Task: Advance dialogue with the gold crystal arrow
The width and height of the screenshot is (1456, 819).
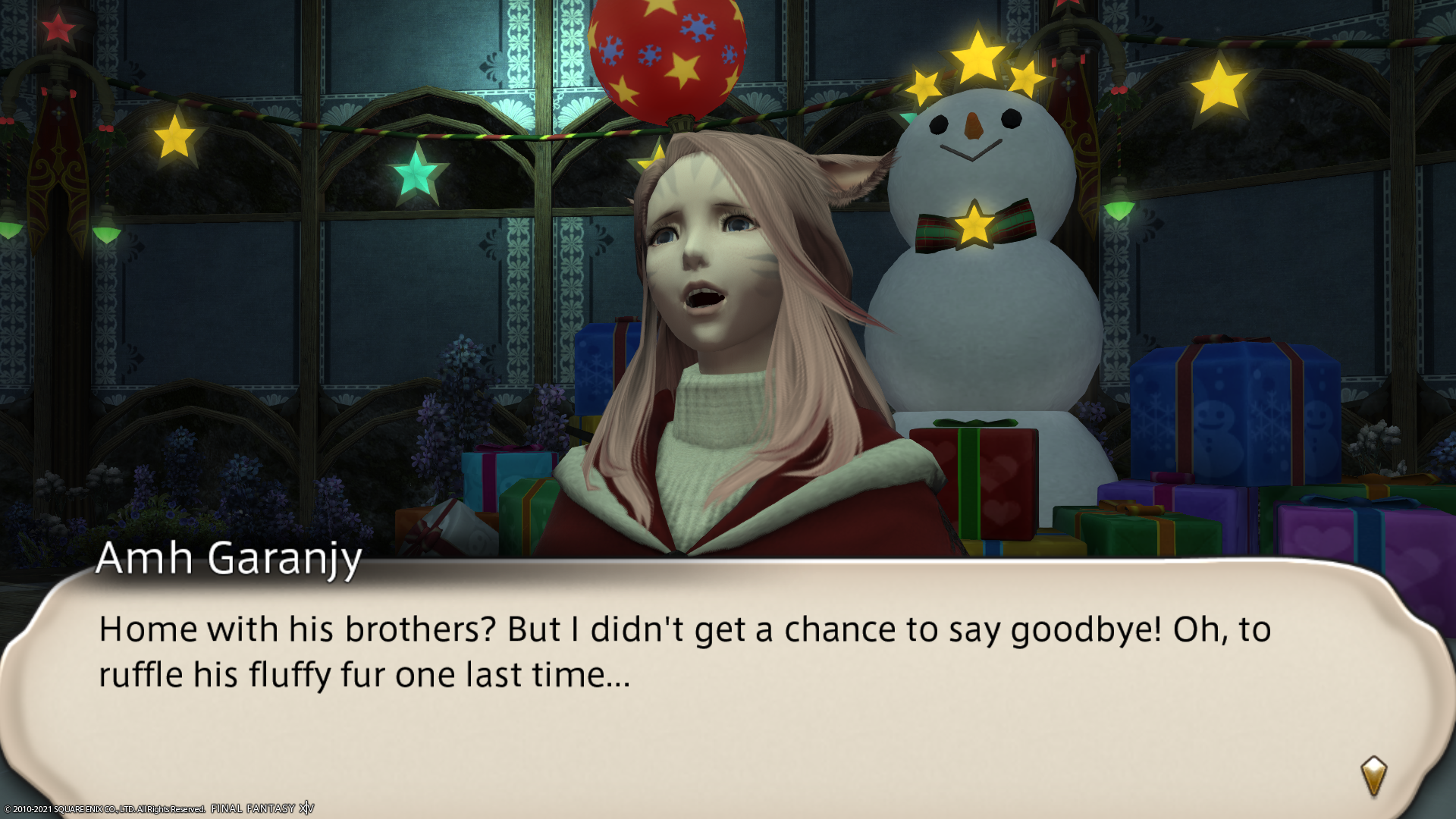Action: click(1373, 775)
